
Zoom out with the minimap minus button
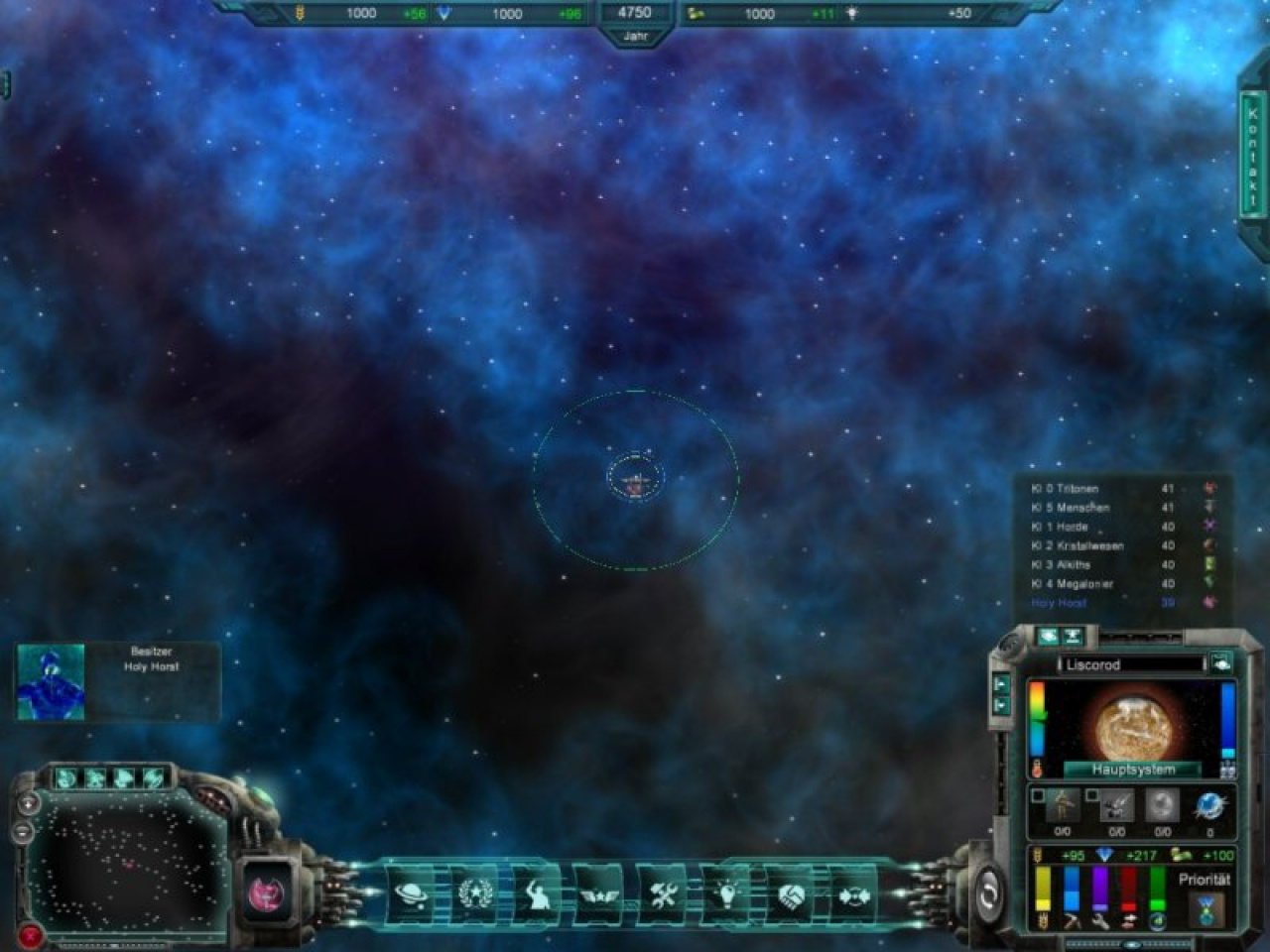(x=25, y=831)
